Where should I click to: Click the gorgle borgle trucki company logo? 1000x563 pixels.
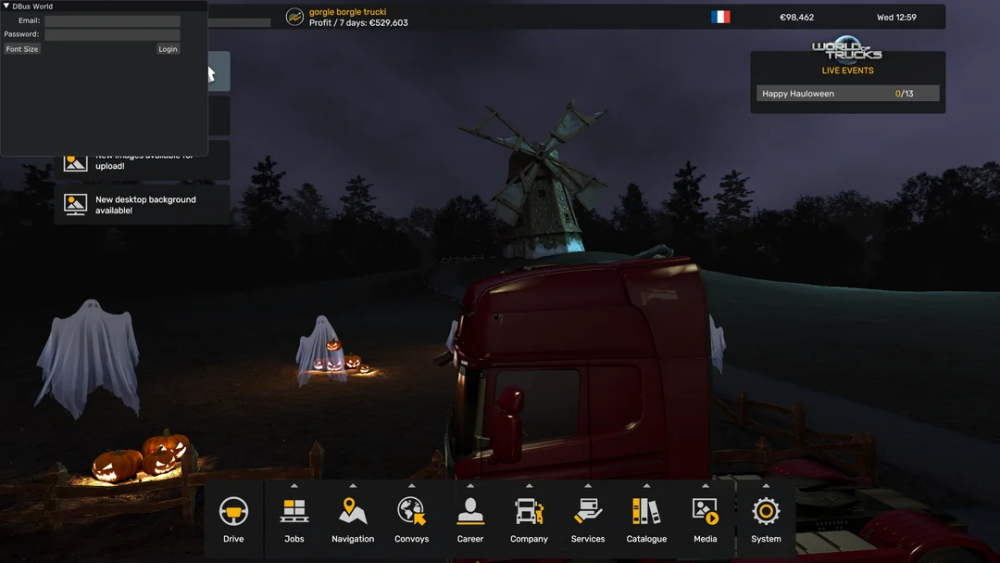295,17
